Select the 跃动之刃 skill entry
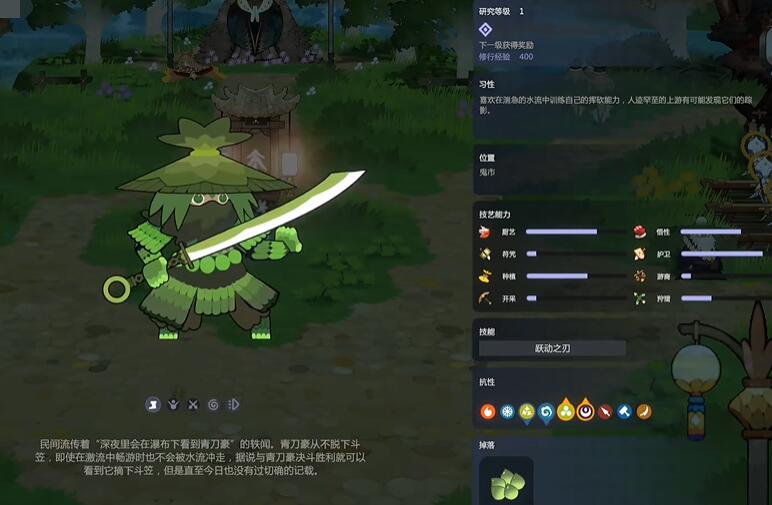This screenshot has height=505, width=772. point(552,348)
